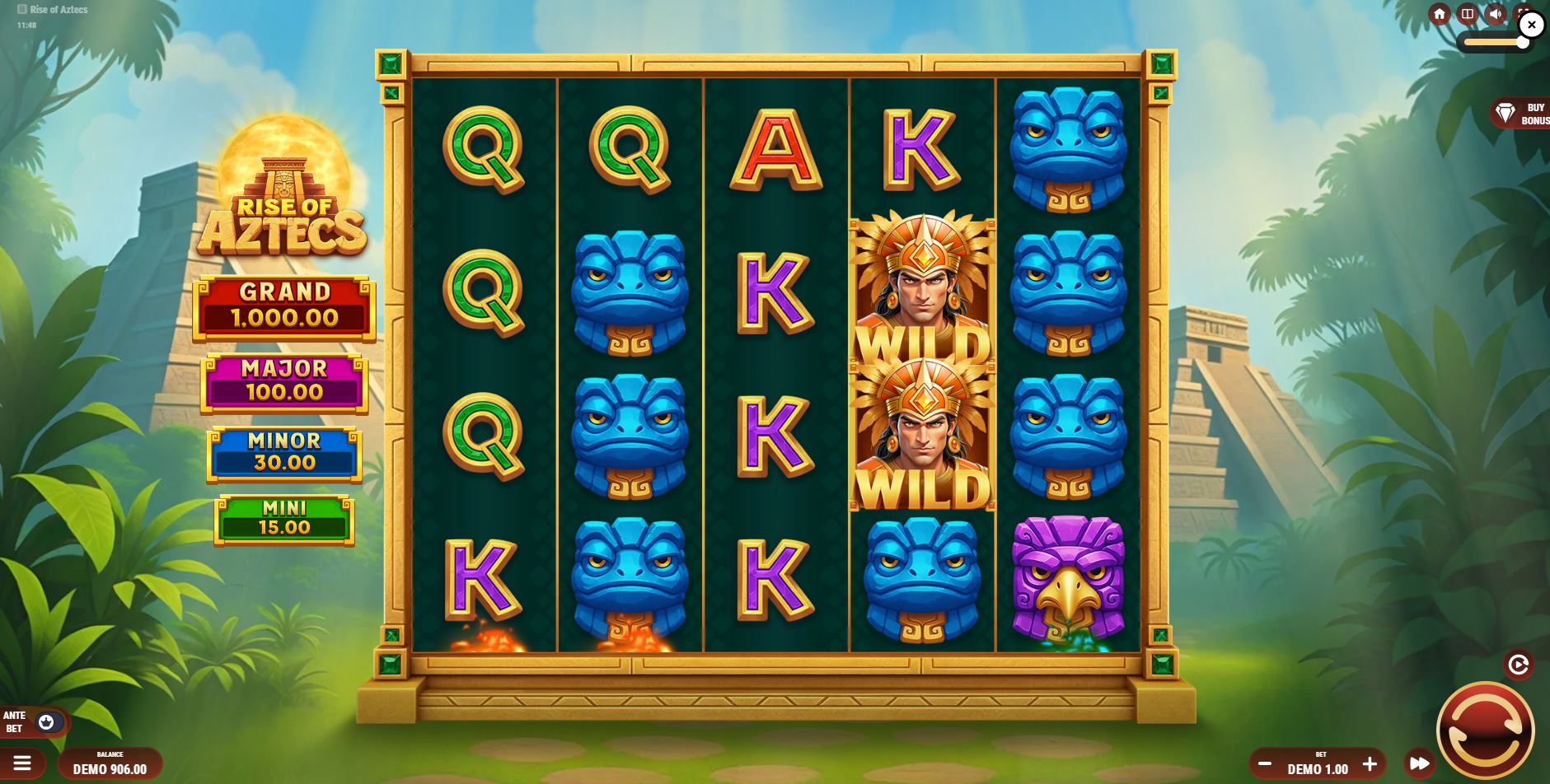Image resolution: width=1550 pixels, height=784 pixels.
Task: Open the hamburger menu at bottom left
Action: tap(24, 762)
